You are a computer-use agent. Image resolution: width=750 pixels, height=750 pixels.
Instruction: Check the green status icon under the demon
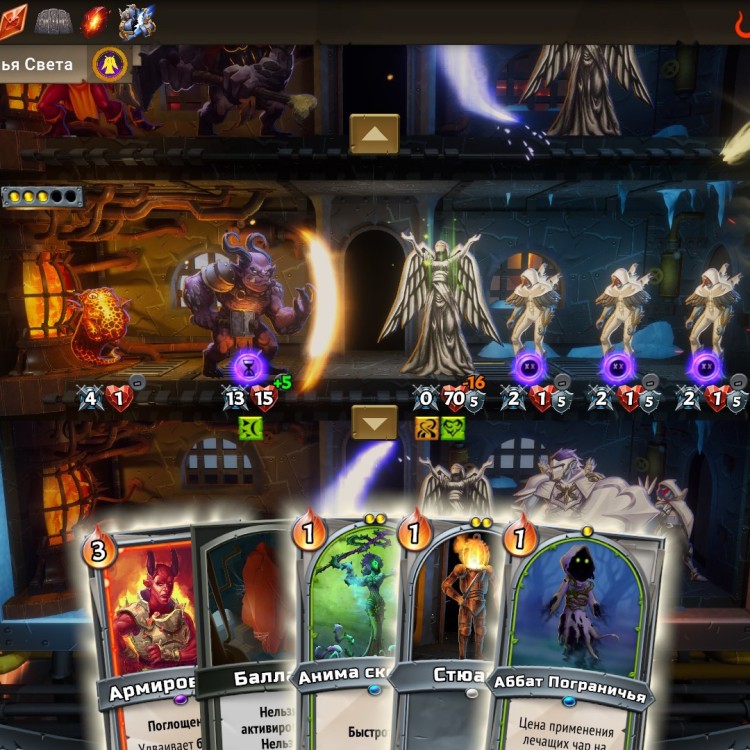click(x=250, y=429)
